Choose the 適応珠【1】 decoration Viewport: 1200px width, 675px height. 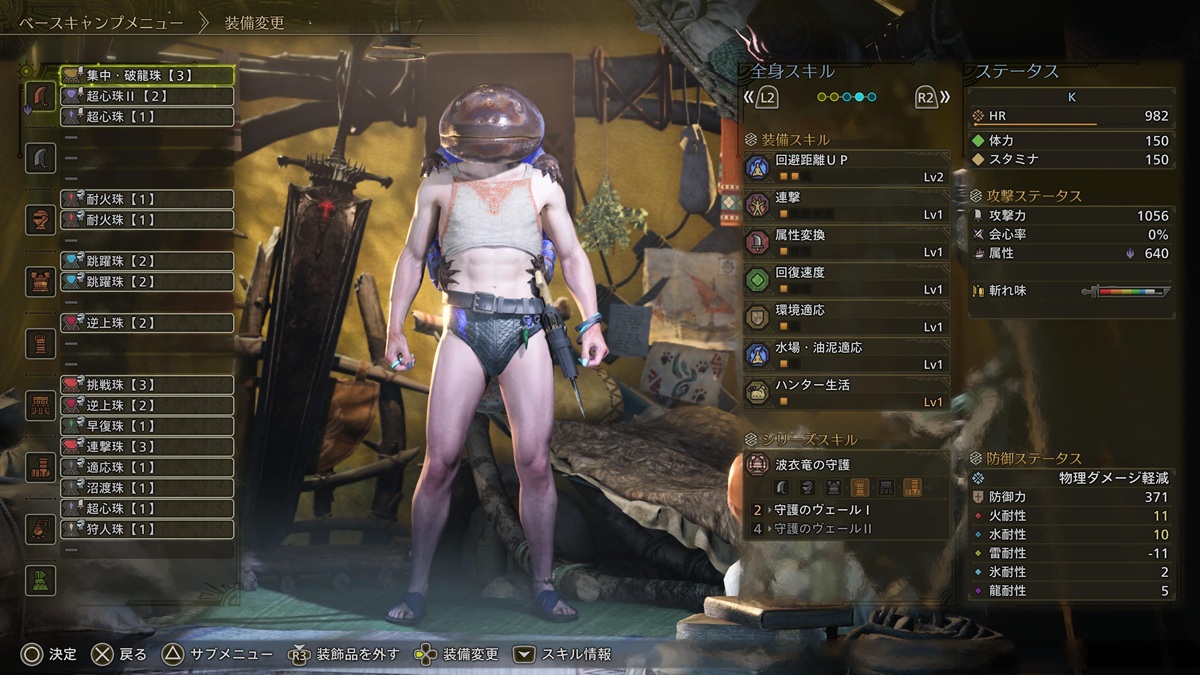click(147, 467)
